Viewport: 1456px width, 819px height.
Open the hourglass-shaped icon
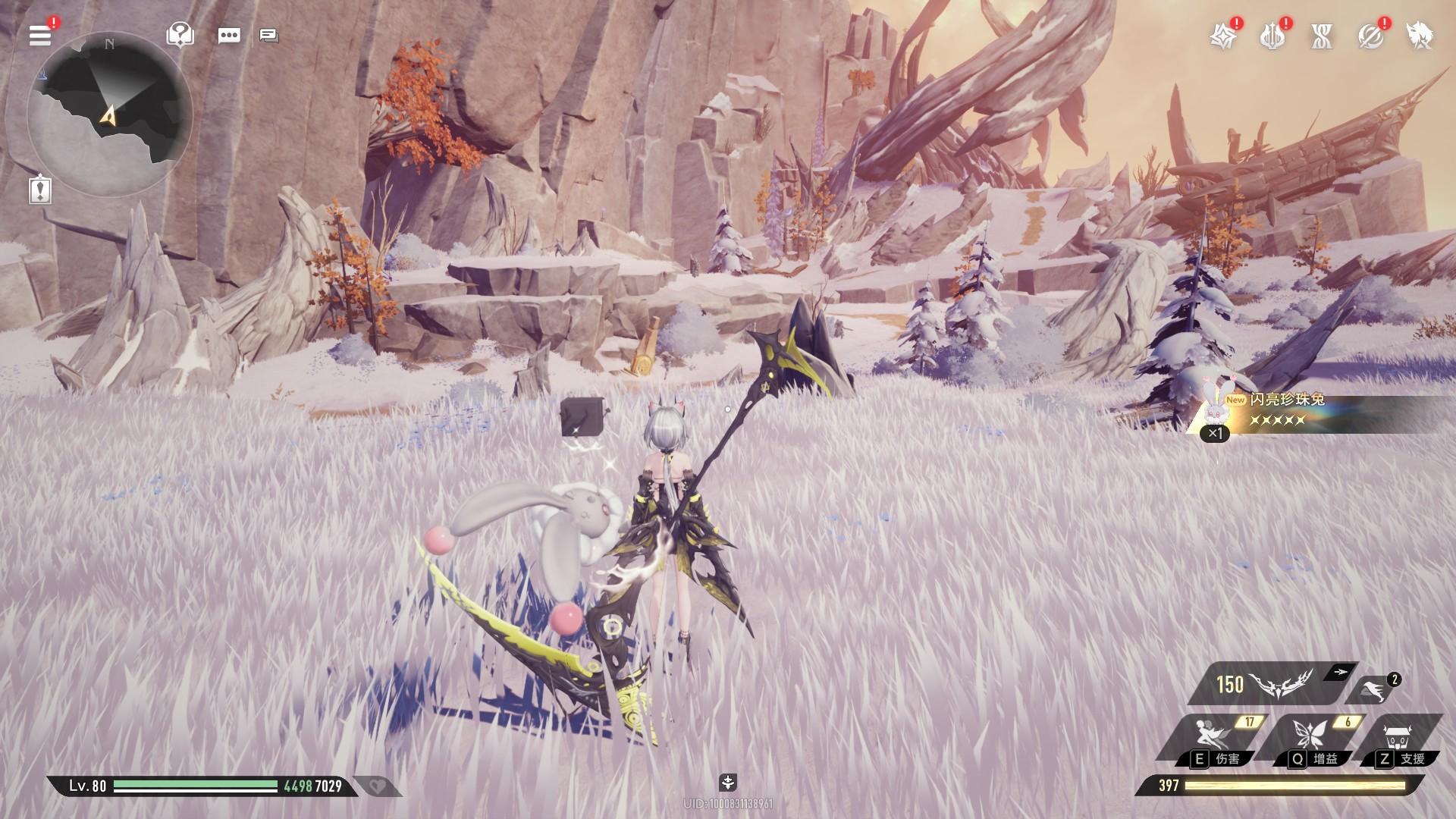coord(1322,36)
